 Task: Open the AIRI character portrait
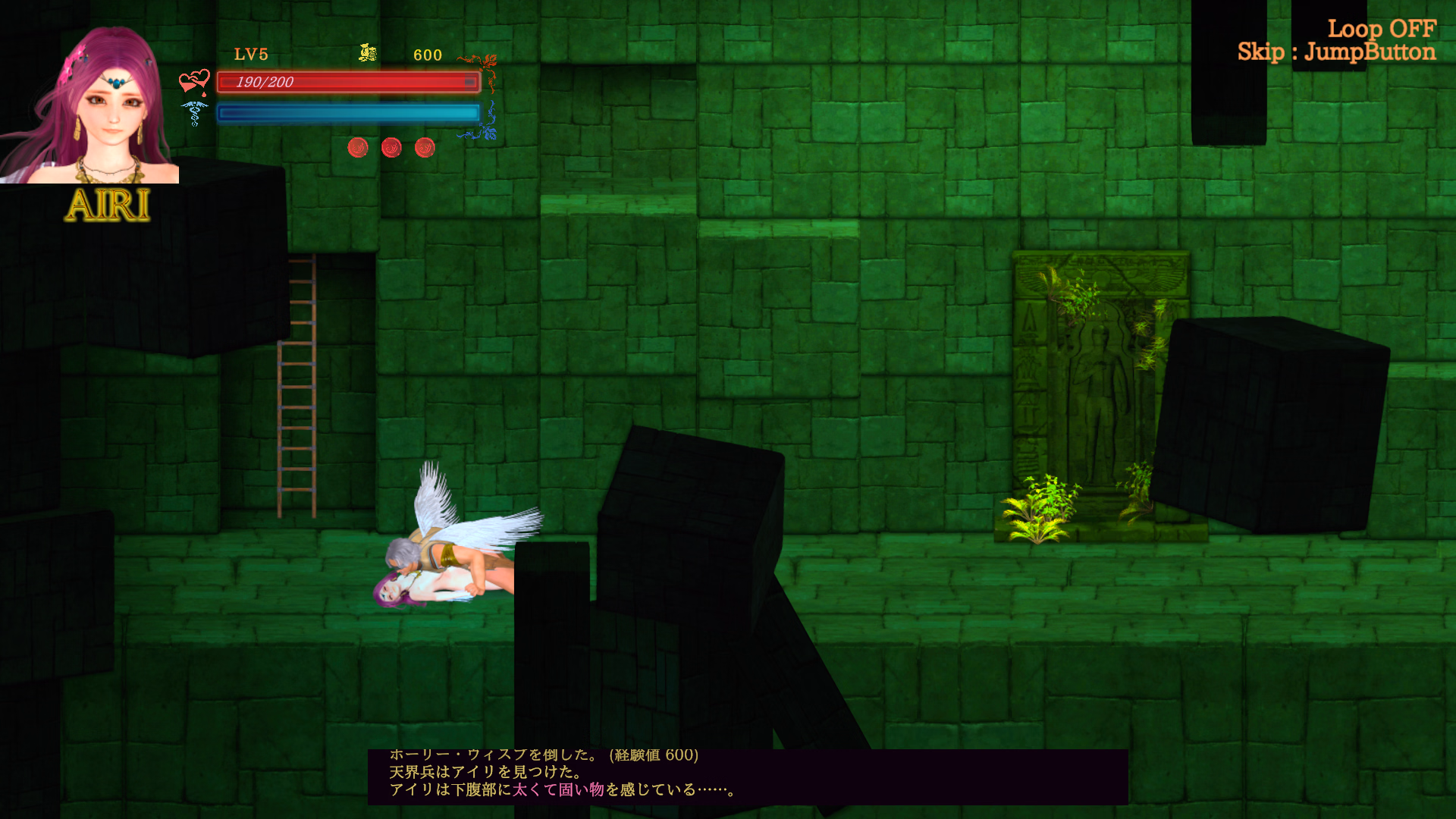pyautogui.click(x=90, y=93)
